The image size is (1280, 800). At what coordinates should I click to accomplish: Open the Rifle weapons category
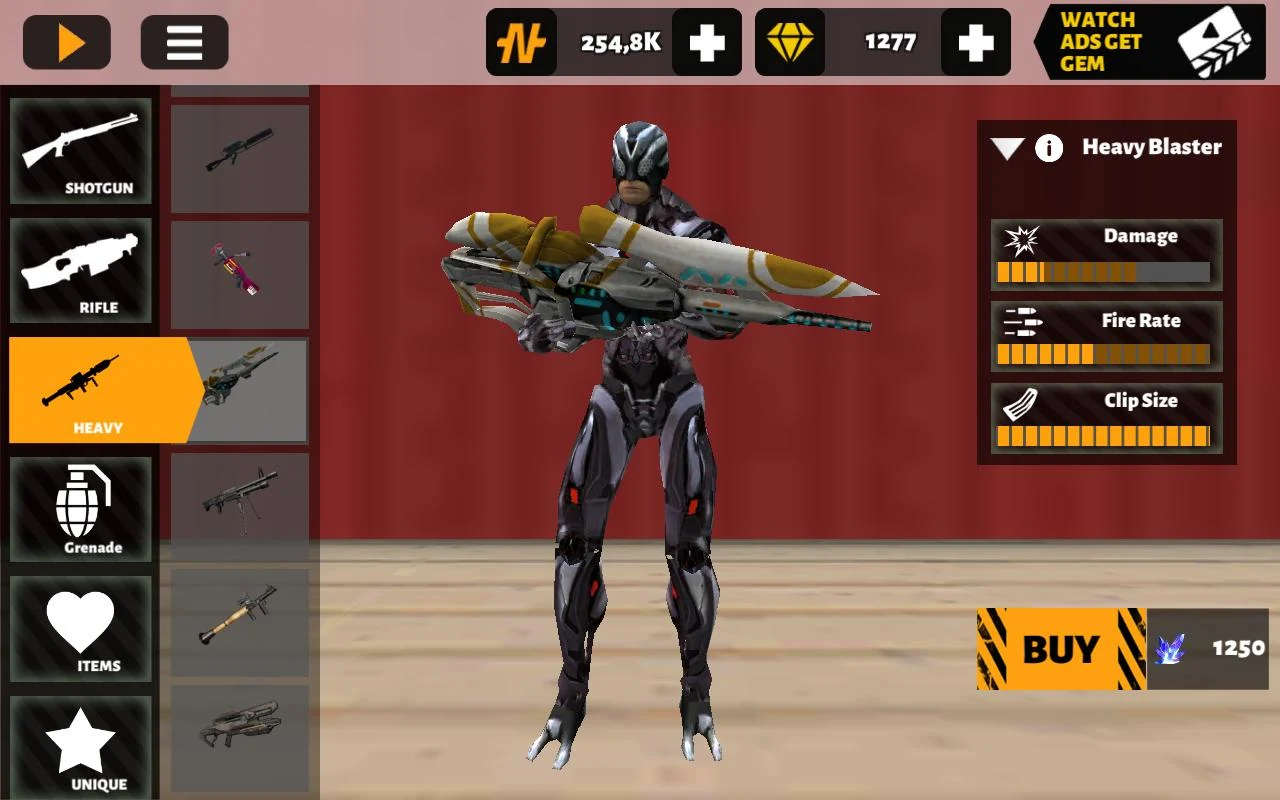pos(81,270)
